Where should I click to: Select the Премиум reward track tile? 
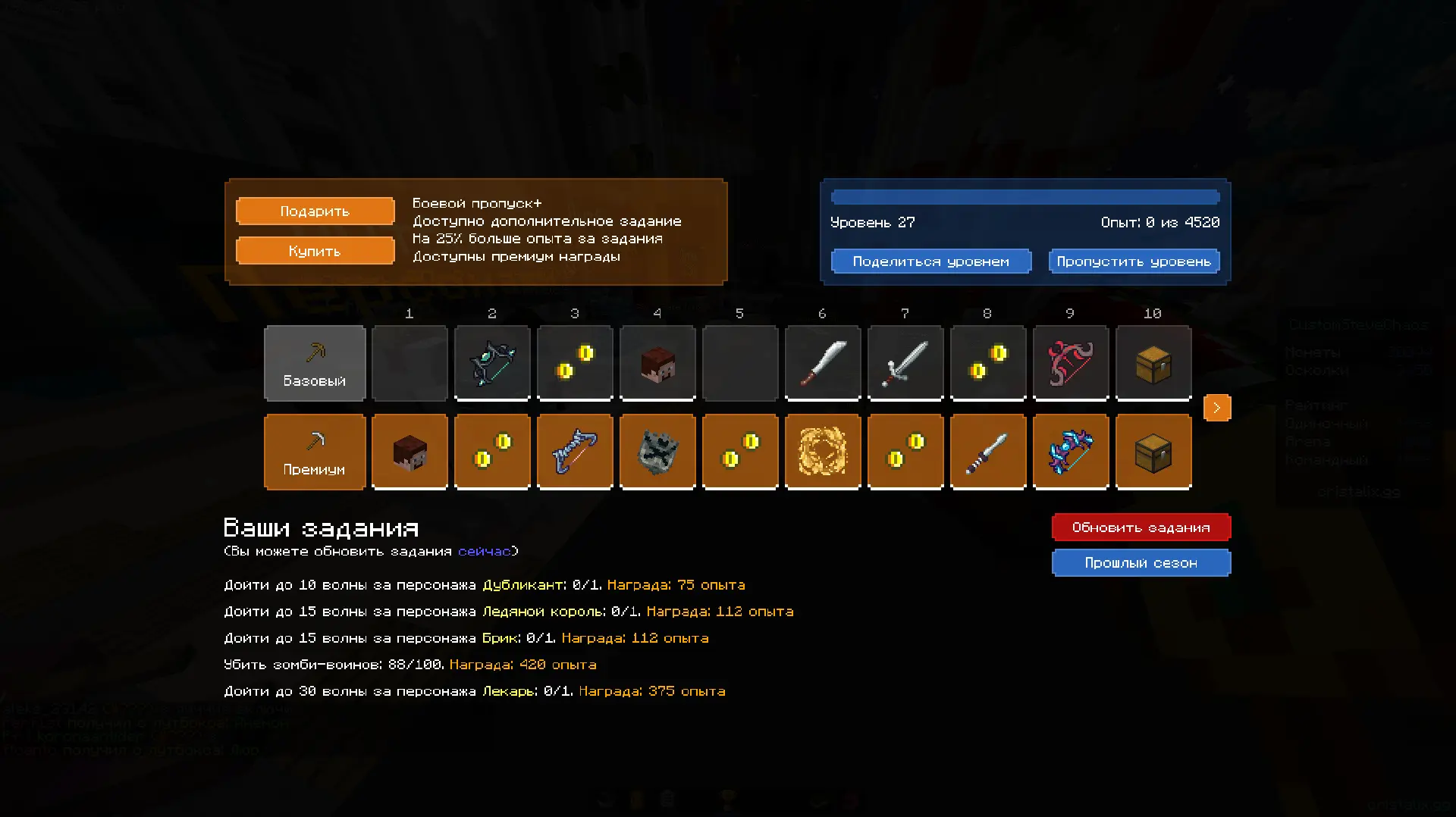pos(315,452)
